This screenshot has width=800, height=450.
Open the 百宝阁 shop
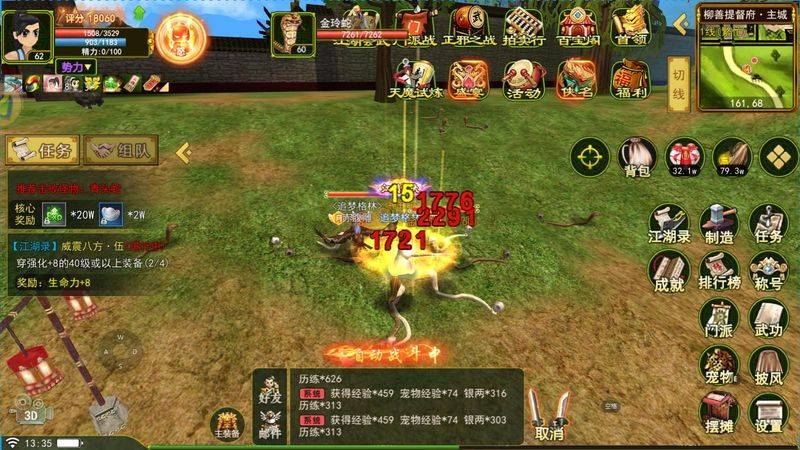[x=579, y=26]
